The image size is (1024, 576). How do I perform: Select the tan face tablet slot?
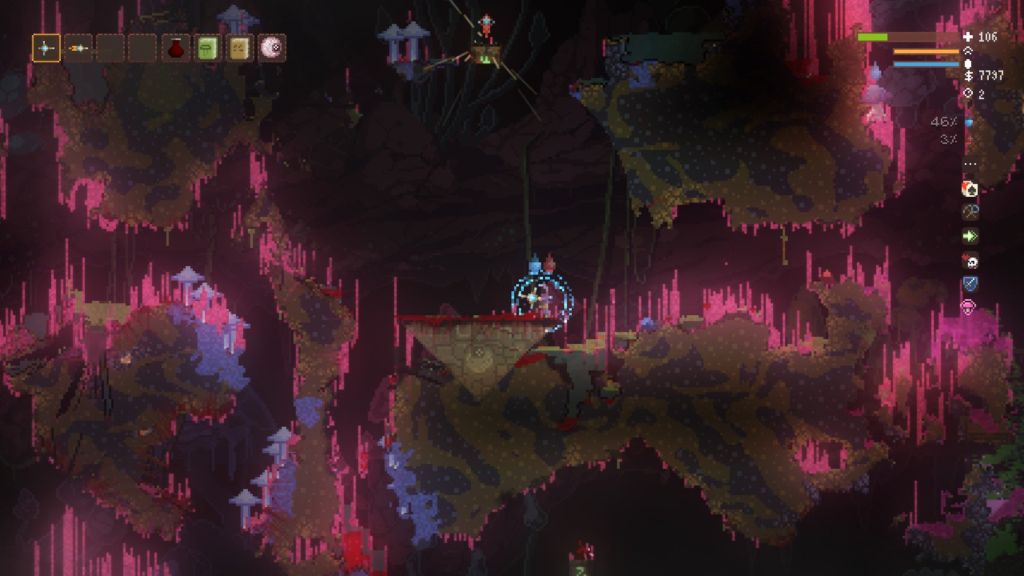239,47
